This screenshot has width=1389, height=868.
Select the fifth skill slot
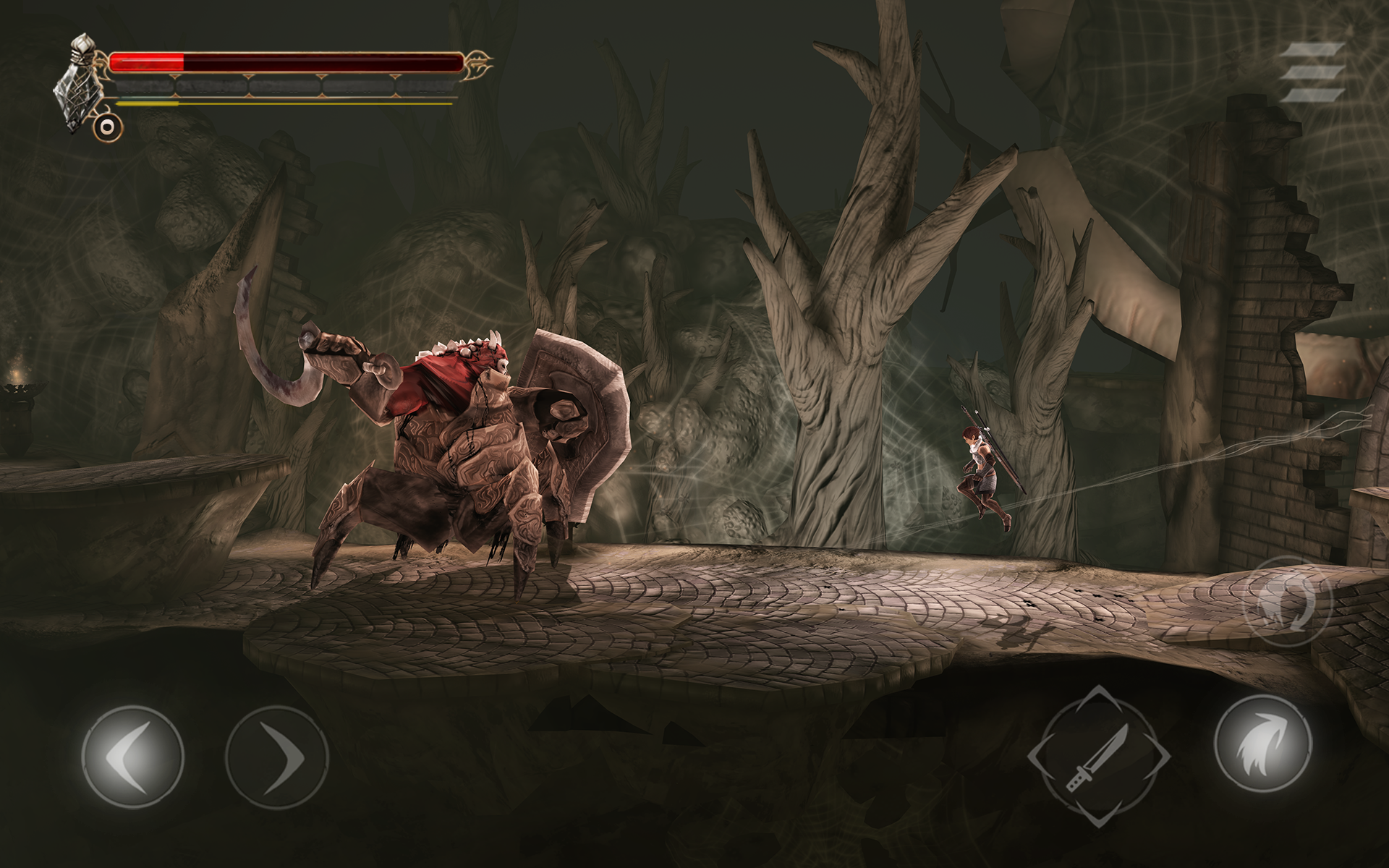coord(428,88)
